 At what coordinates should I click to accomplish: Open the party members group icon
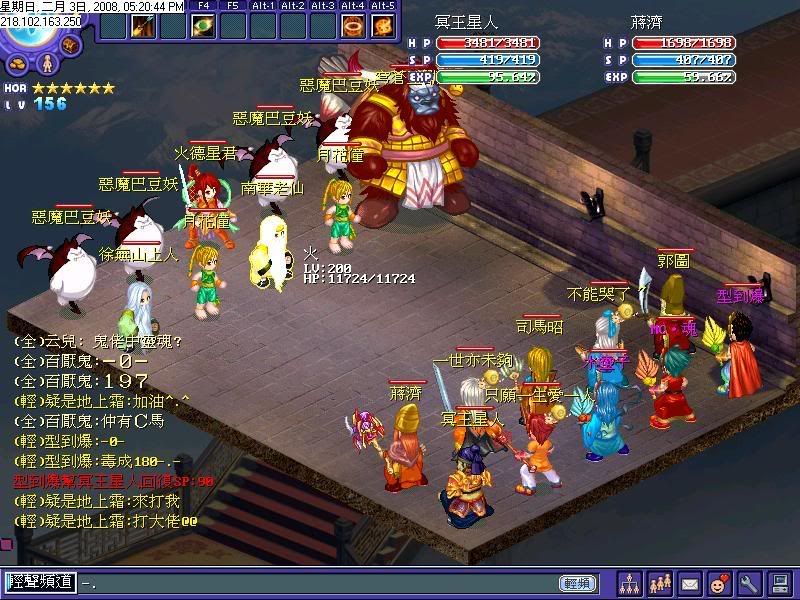(660, 582)
